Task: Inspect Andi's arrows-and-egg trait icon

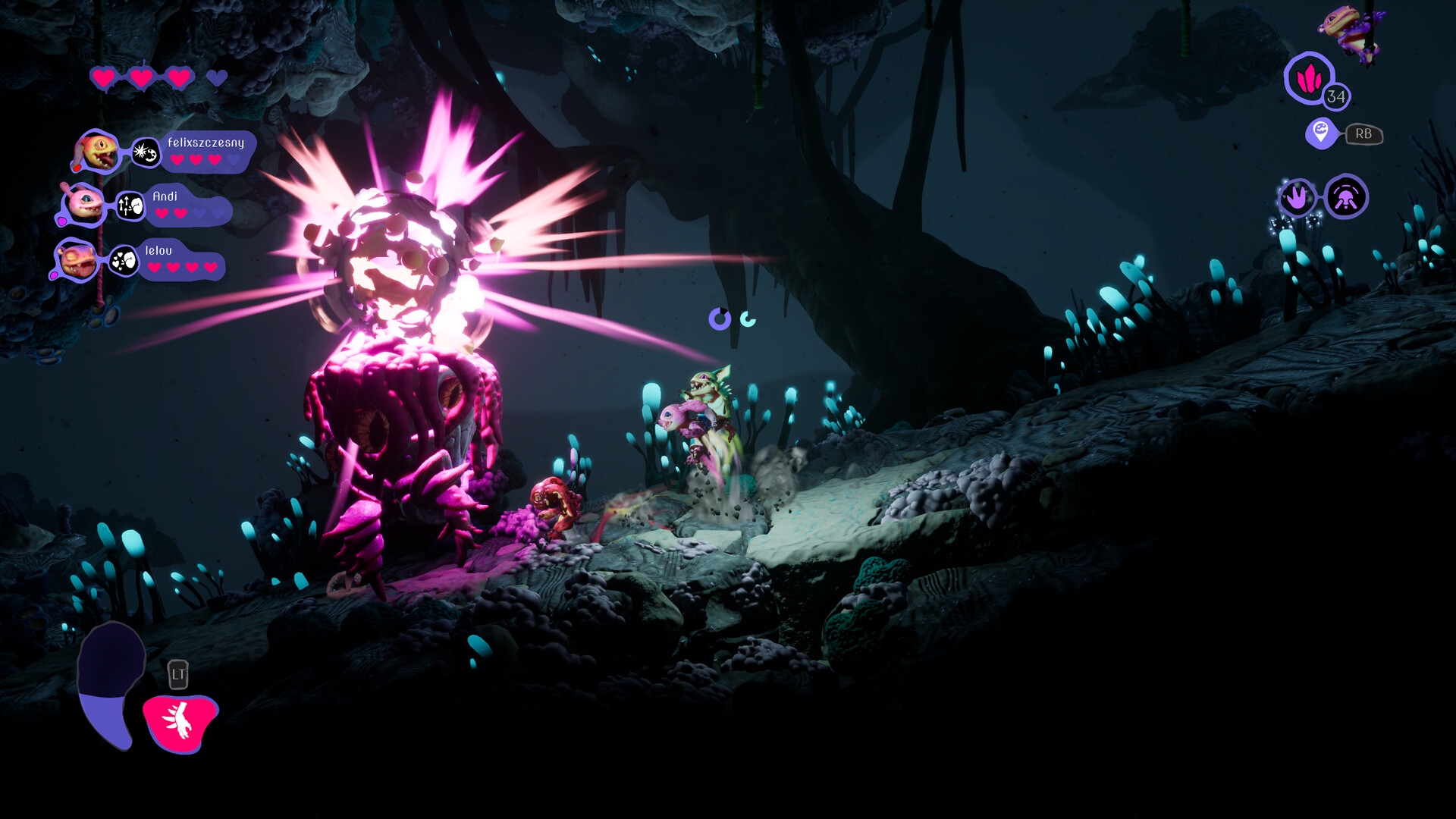Action: pyautogui.click(x=130, y=206)
